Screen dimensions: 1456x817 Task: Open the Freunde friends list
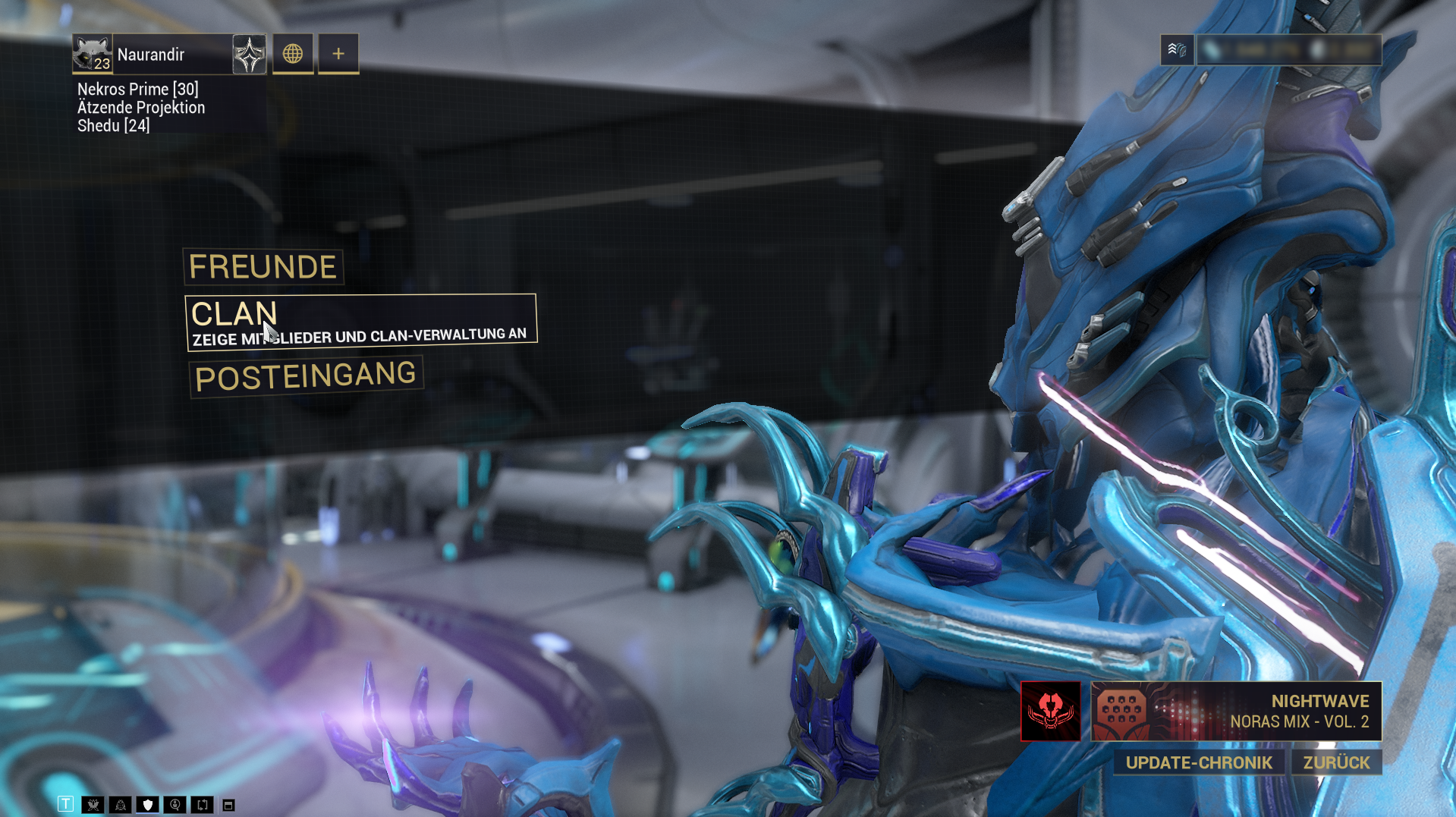(x=263, y=267)
